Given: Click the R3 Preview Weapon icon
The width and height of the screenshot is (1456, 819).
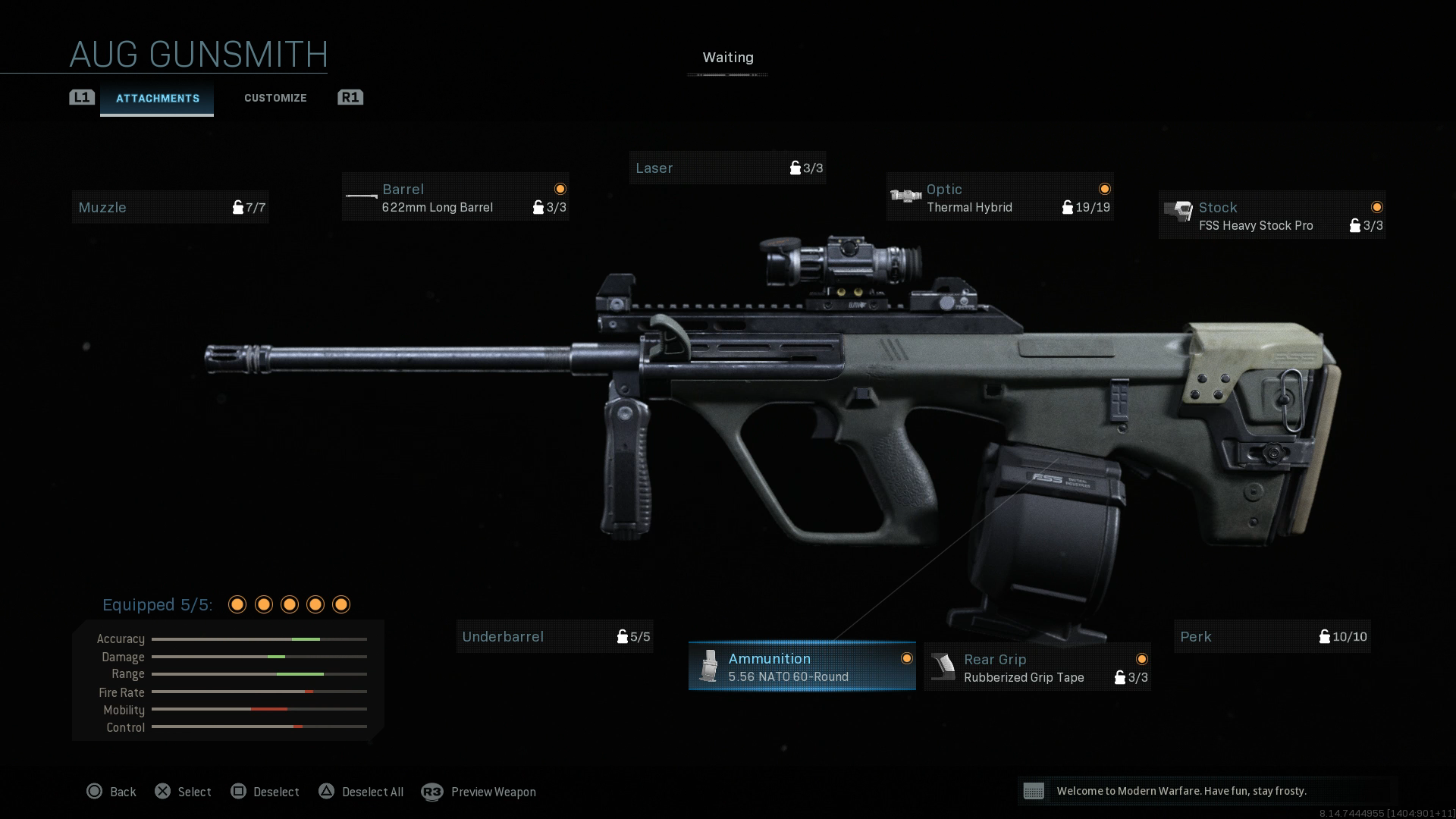Looking at the screenshot, I should tap(432, 792).
